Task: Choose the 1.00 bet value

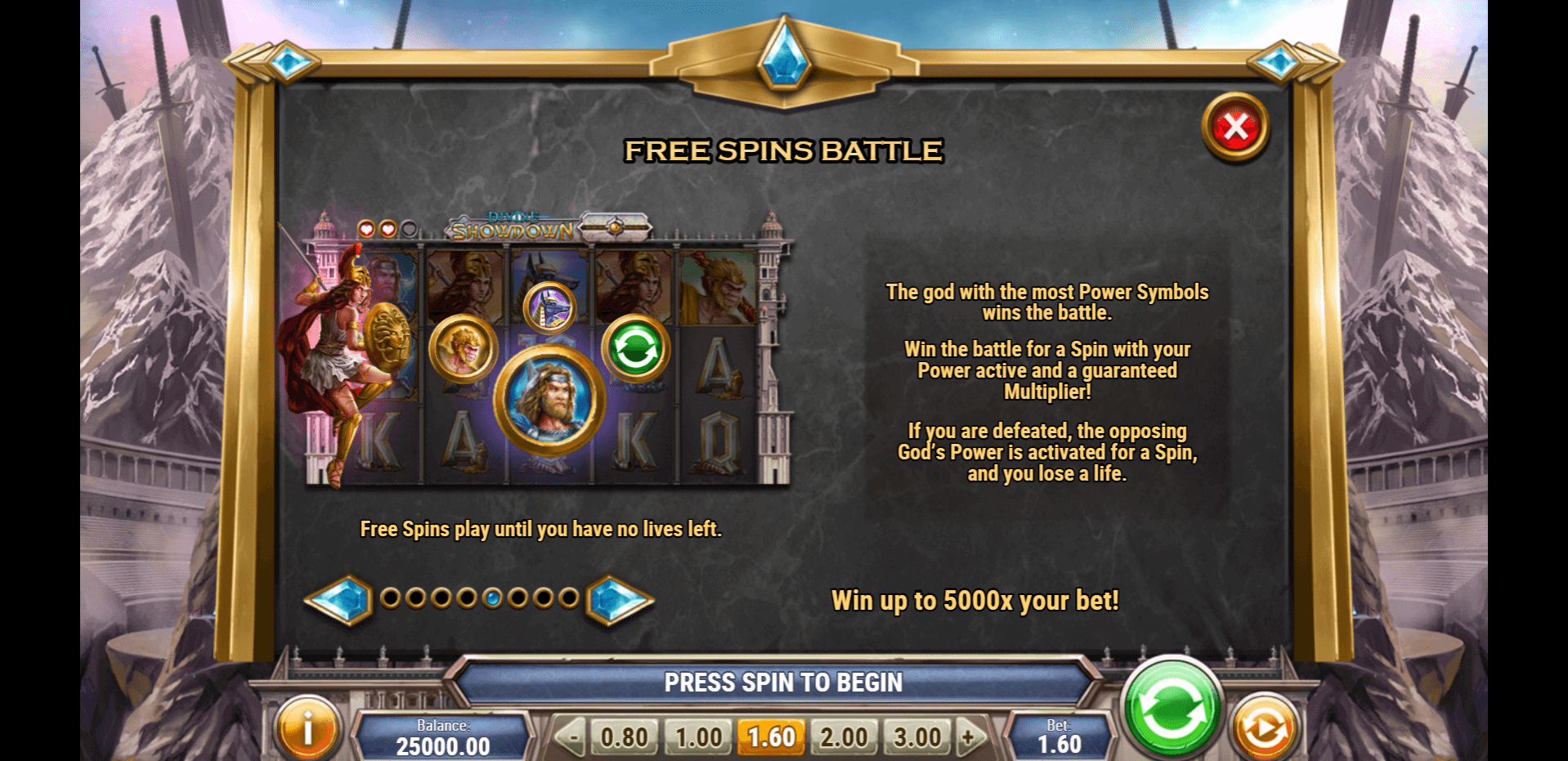Action: coord(698,737)
